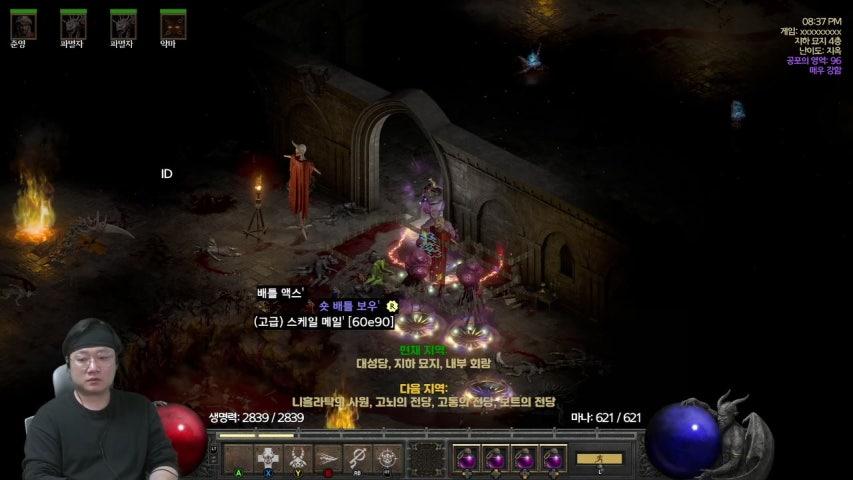Select the 악마 summon portrait
The width and height of the screenshot is (853, 480).
click(x=173, y=24)
